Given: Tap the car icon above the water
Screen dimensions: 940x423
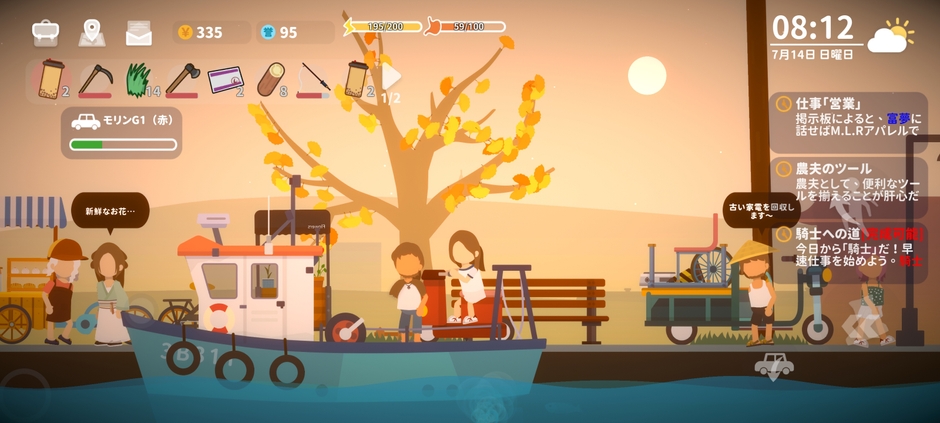Looking at the screenshot, I should click(773, 367).
